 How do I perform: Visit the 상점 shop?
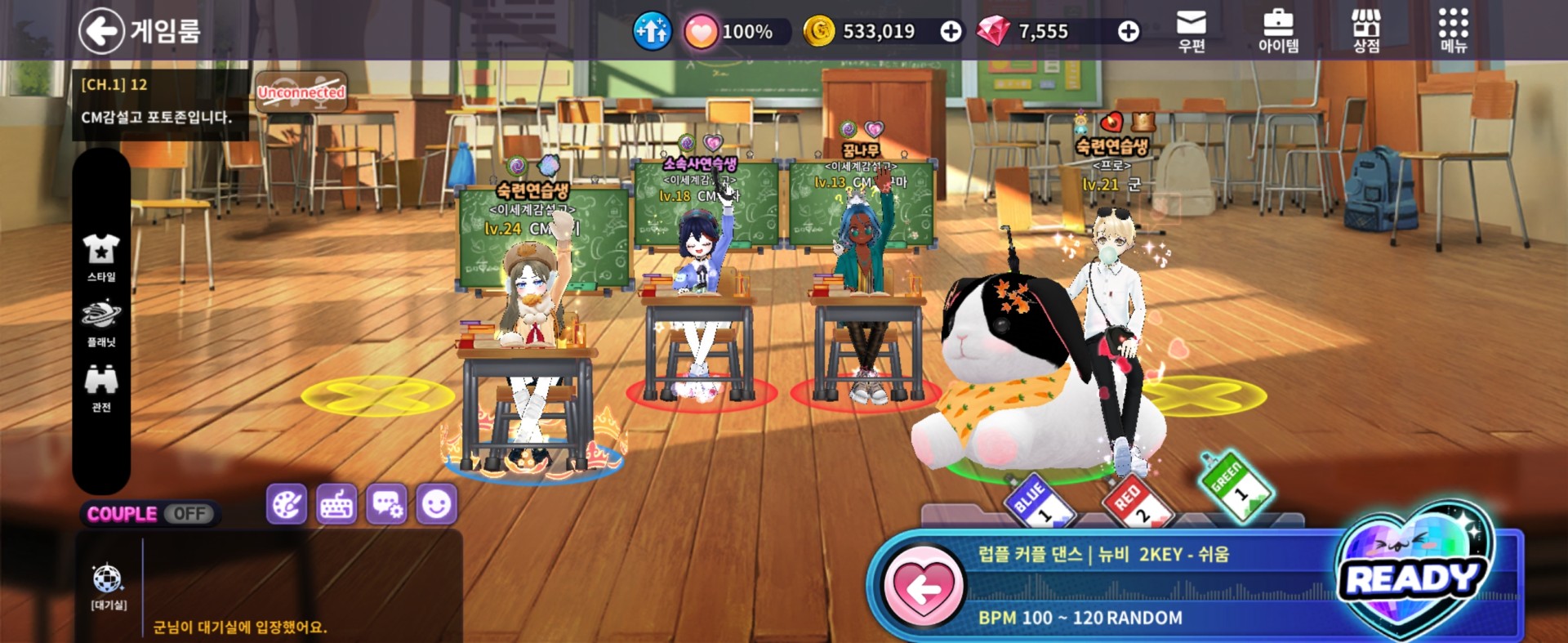1366,30
